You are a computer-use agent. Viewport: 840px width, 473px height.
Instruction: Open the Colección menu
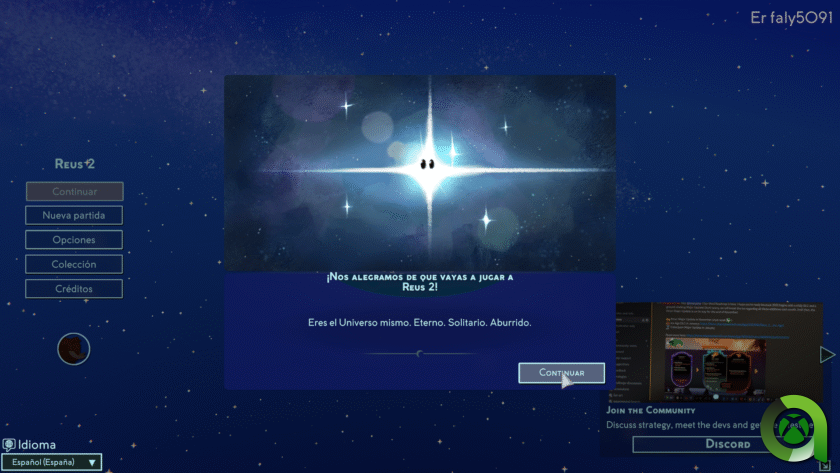coord(74,264)
